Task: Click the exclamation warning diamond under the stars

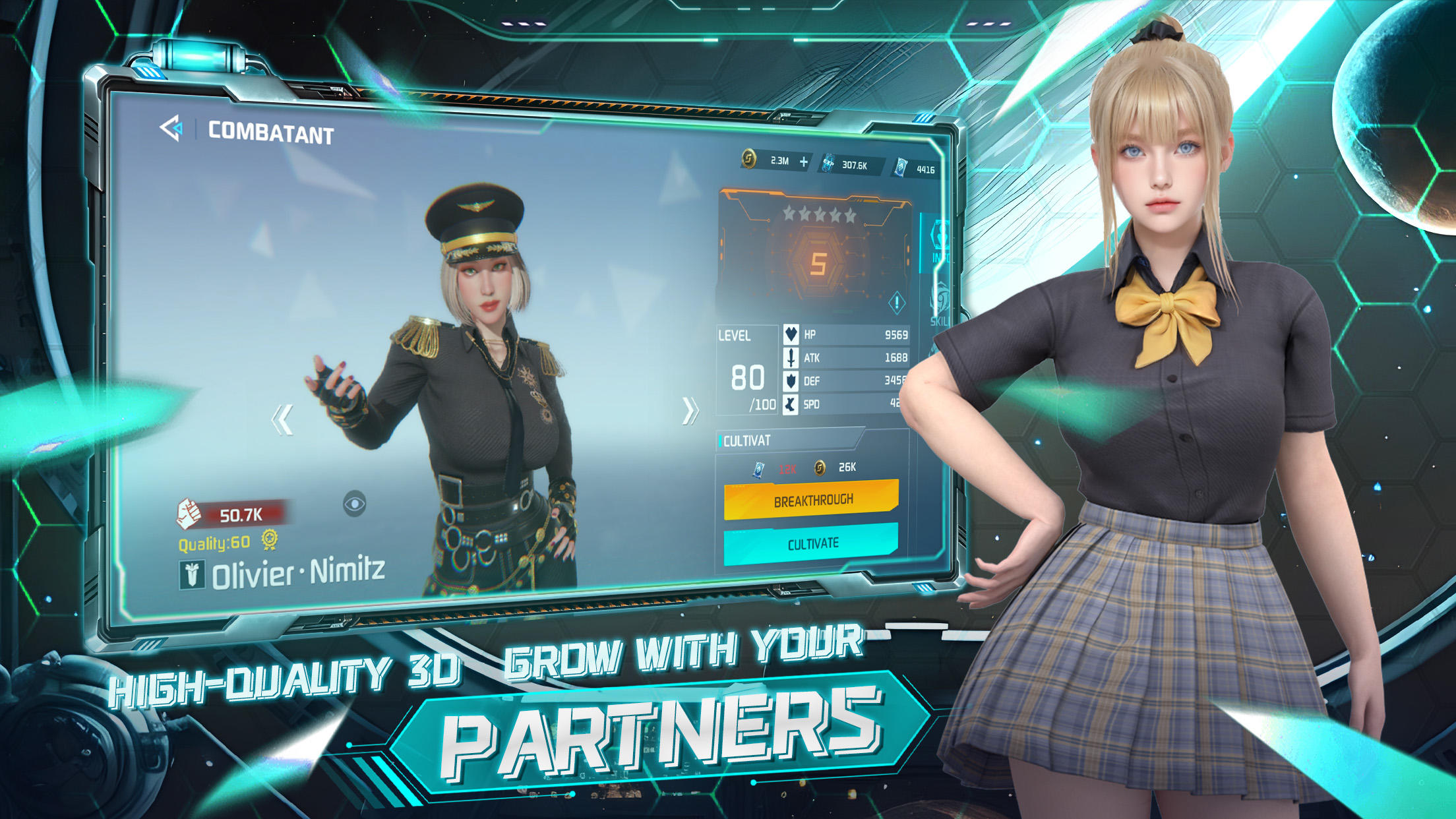Action: point(895,303)
